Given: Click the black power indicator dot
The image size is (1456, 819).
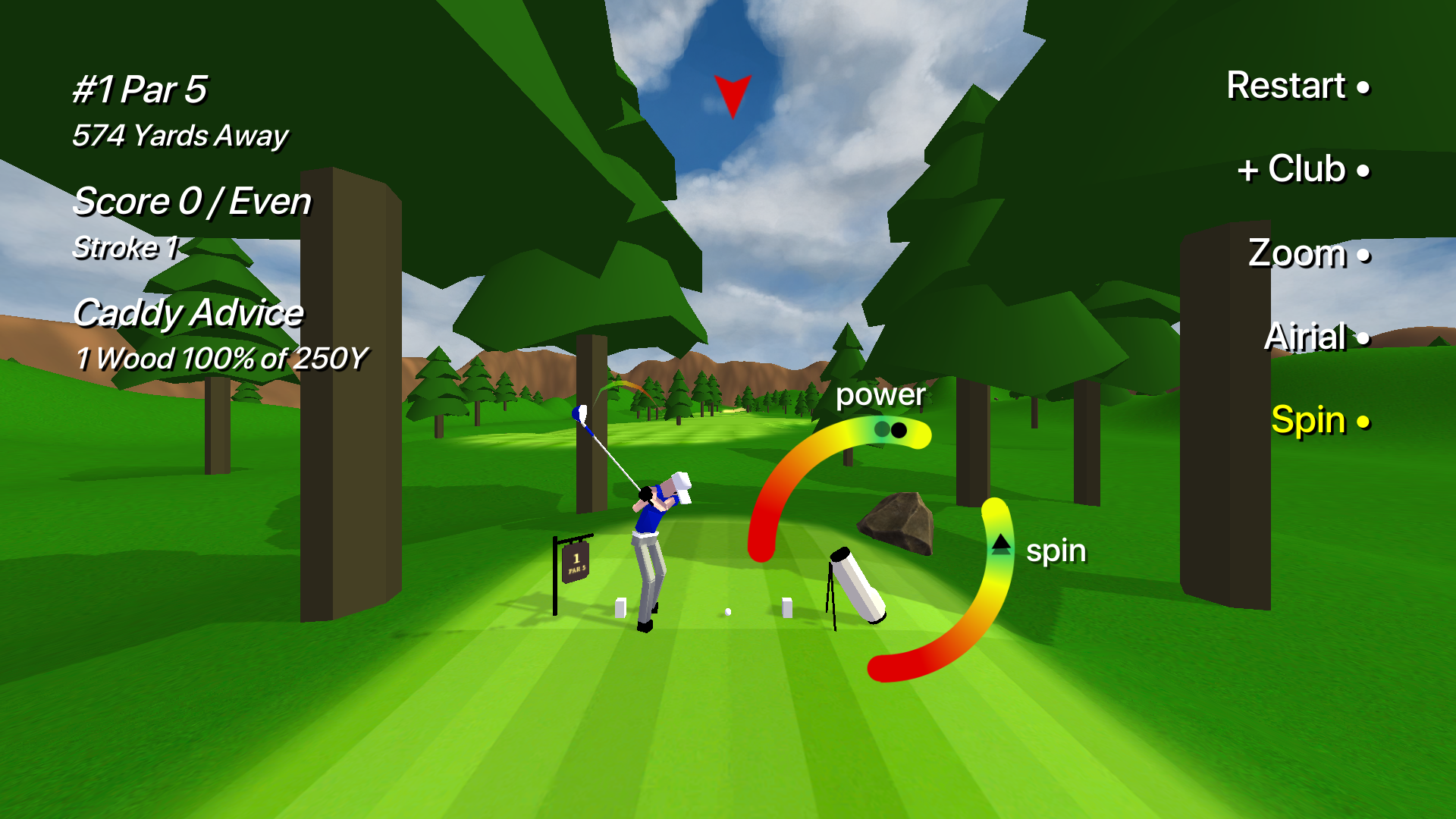Looking at the screenshot, I should [x=898, y=430].
